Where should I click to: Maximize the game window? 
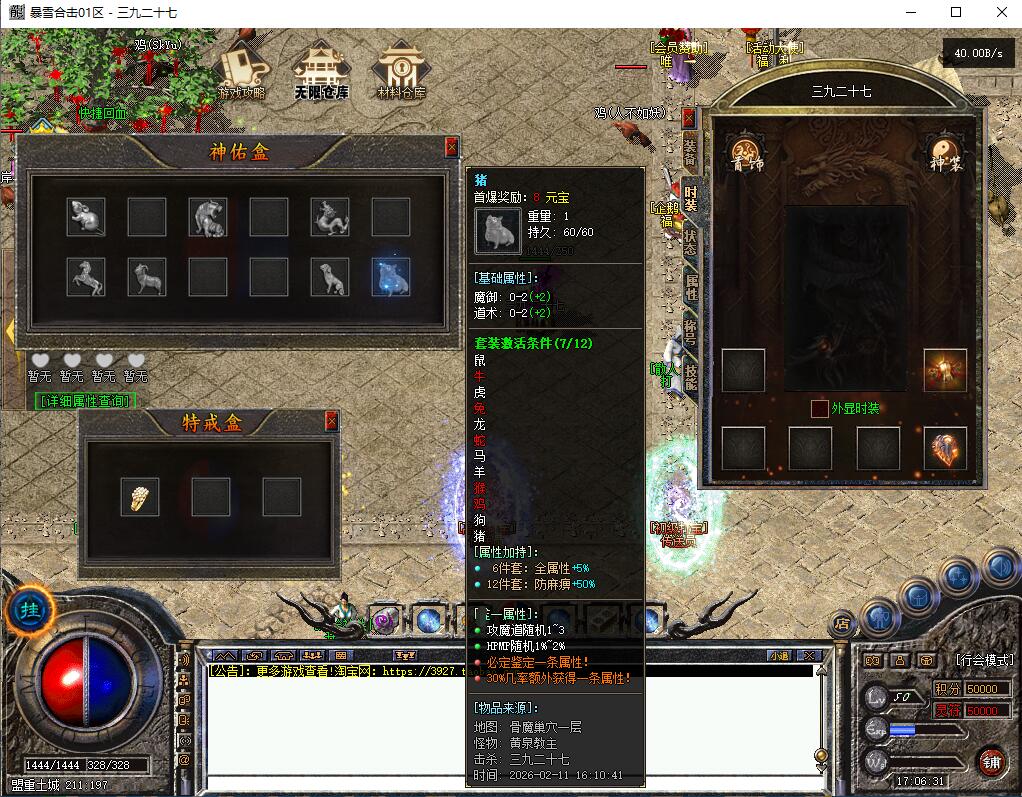pyautogui.click(x=956, y=12)
